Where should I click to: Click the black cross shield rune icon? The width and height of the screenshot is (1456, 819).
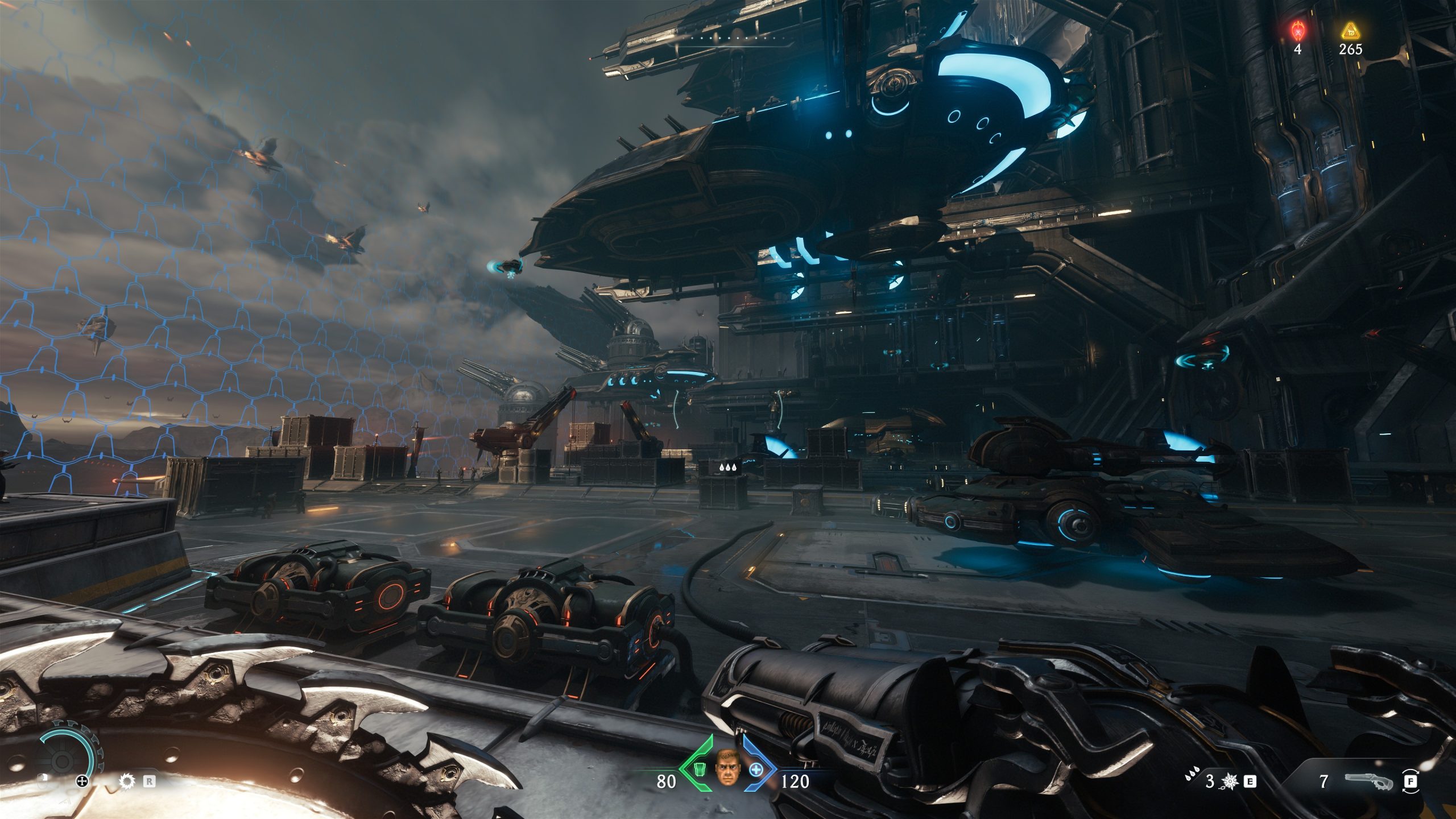pyautogui.click(x=83, y=781)
